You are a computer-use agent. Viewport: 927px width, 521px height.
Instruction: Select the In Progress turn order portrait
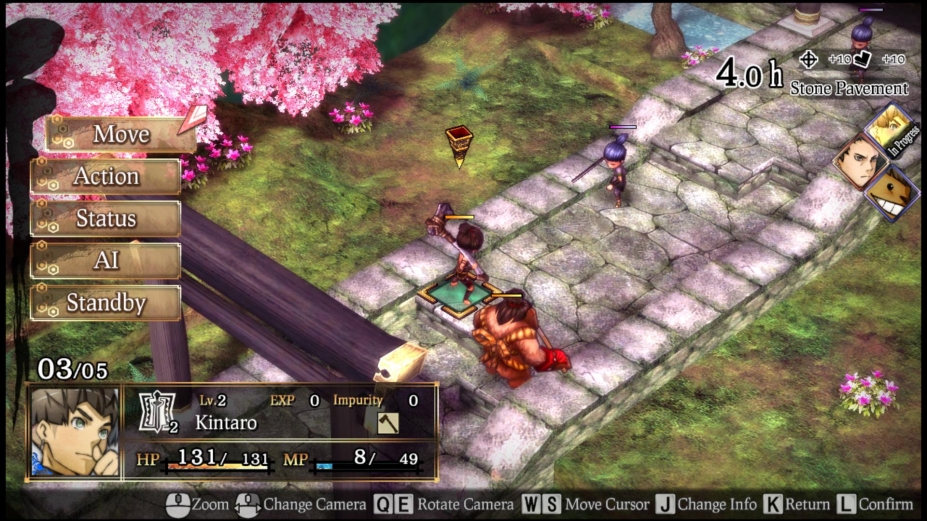pyautogui.click(x=889, y=128)
